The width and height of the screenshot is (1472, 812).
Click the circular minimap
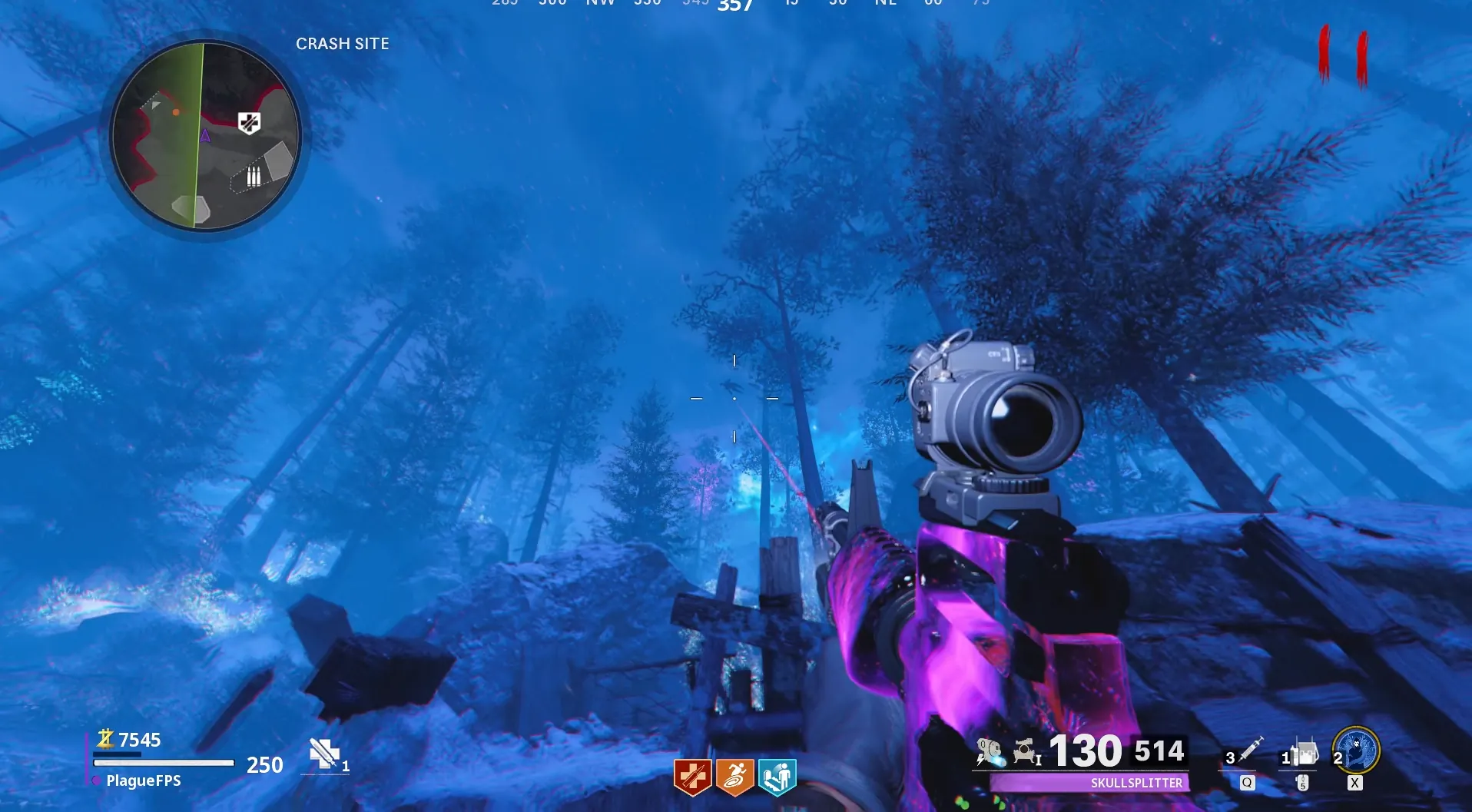pyautogui.click(x=205, y=136)
